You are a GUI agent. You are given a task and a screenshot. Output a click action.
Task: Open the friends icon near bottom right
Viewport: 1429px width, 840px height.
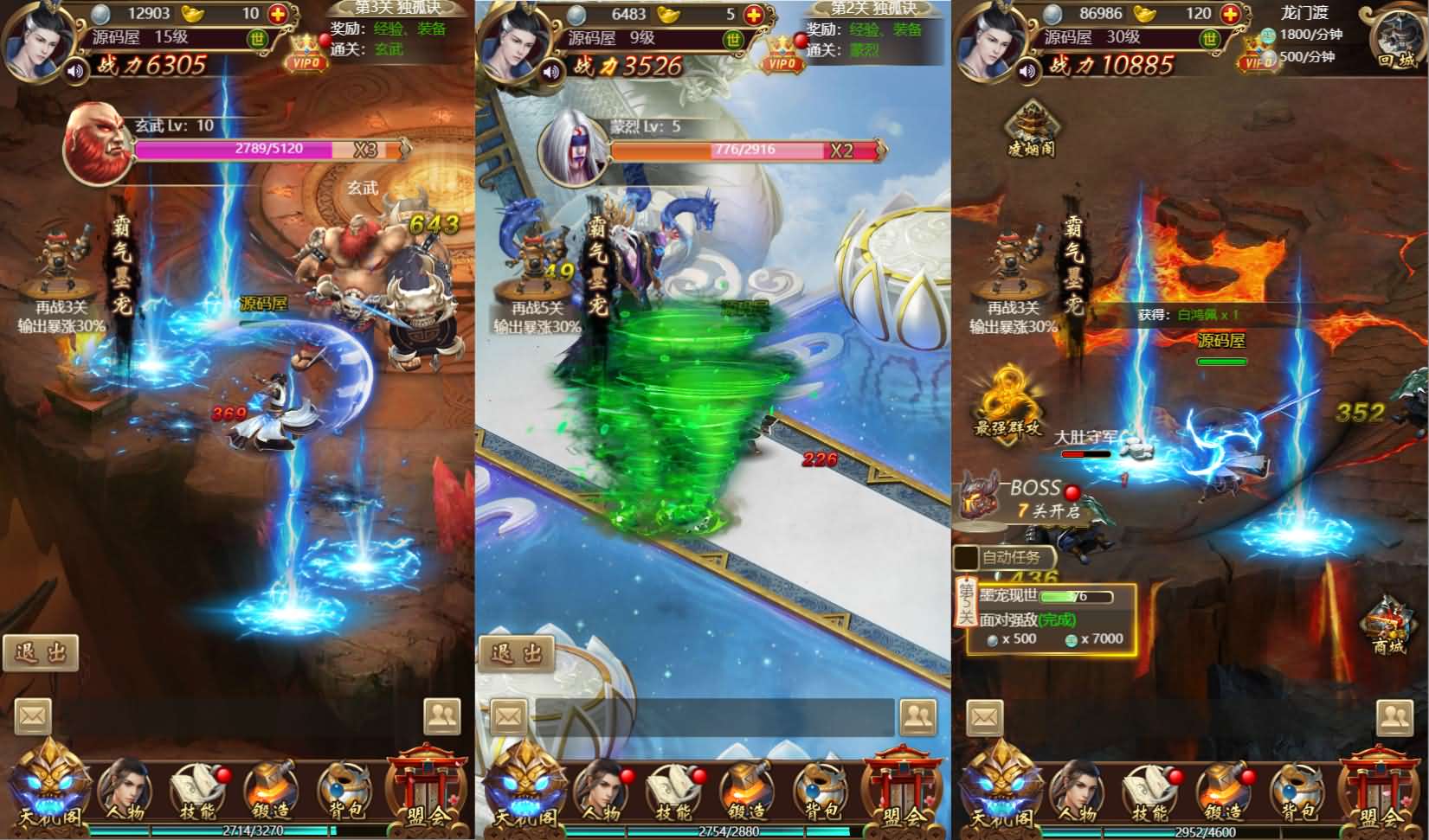(1396, 718)
